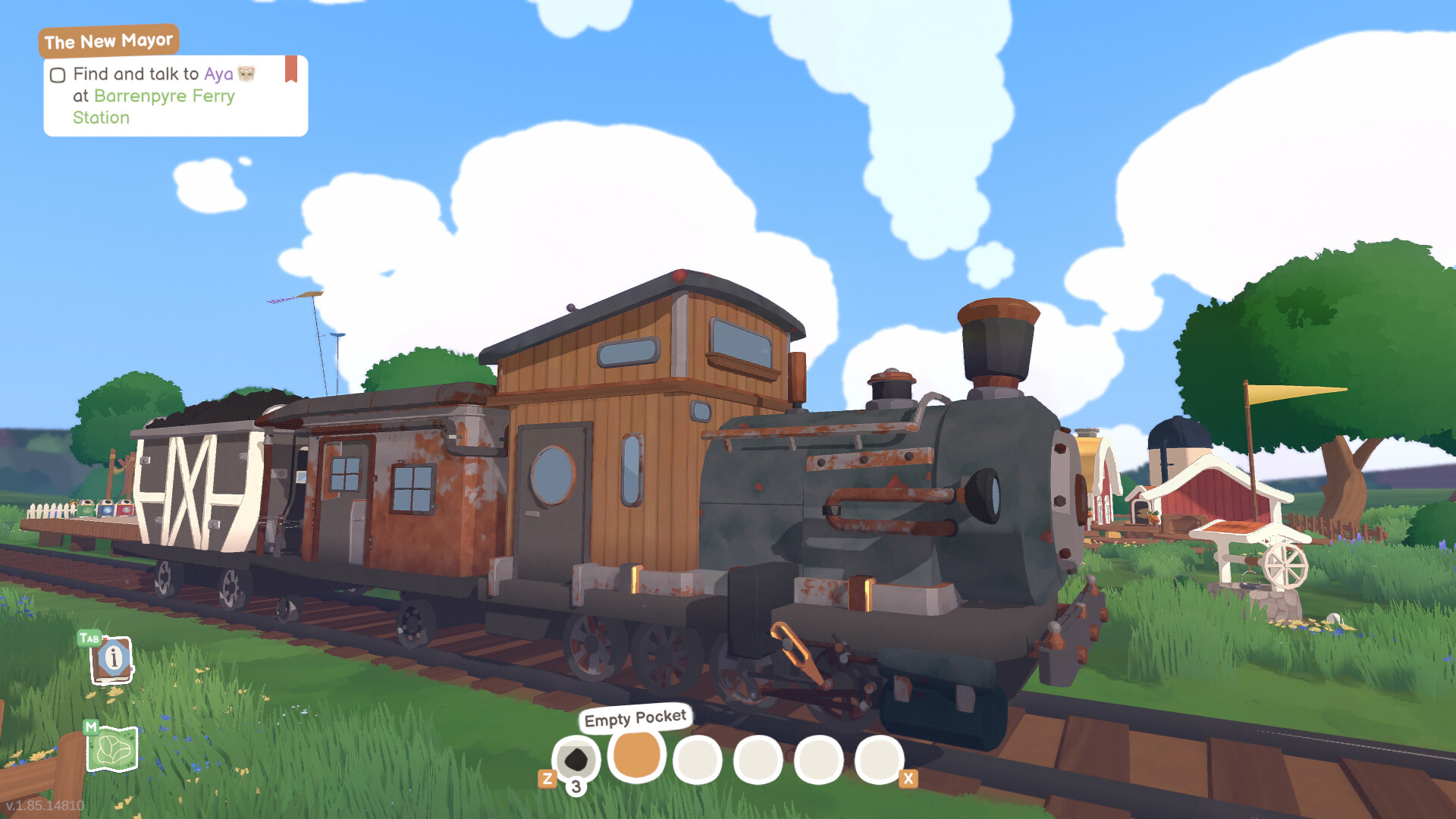Click the coal quantity badge showing 3

pos(576,786)
